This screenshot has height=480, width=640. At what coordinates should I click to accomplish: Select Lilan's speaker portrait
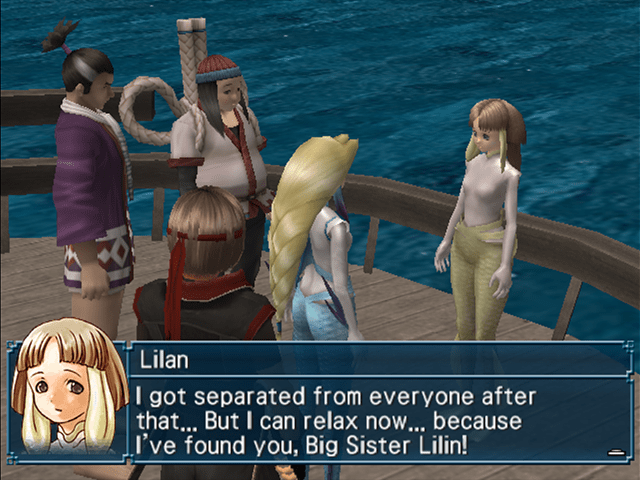(x=66, y=398)
